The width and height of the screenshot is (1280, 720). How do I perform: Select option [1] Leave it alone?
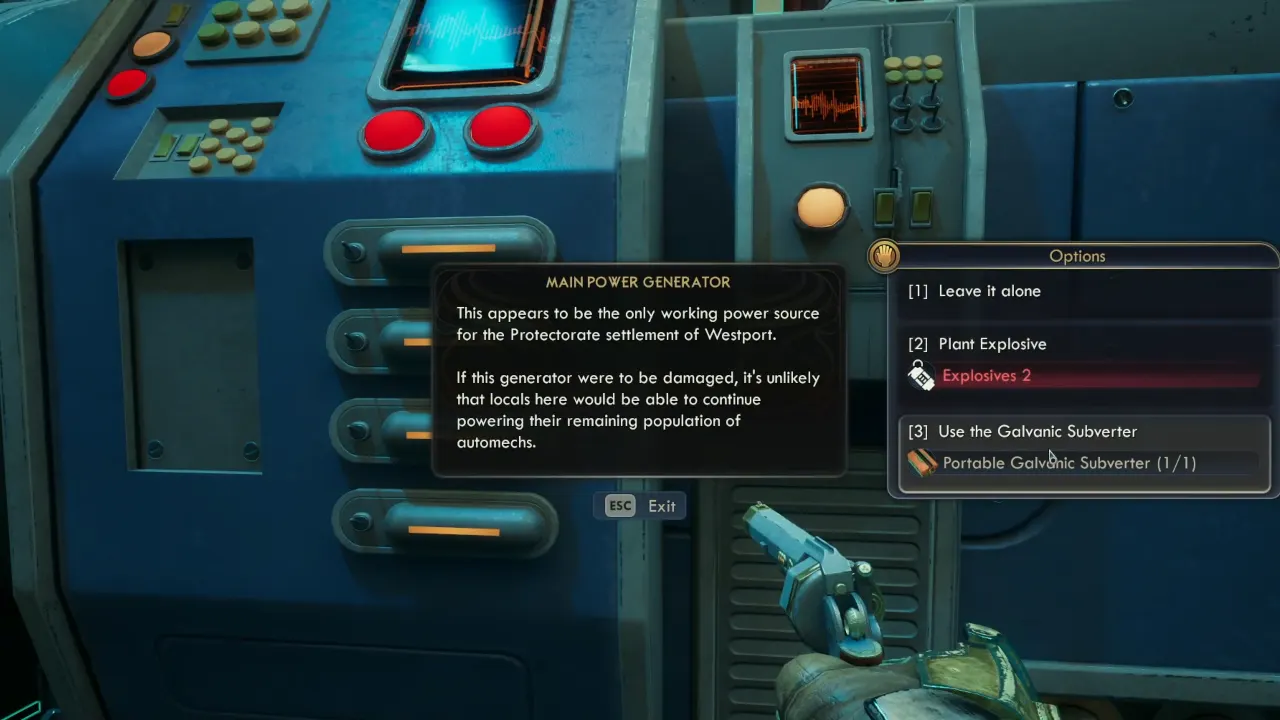[x=974, y=291]
